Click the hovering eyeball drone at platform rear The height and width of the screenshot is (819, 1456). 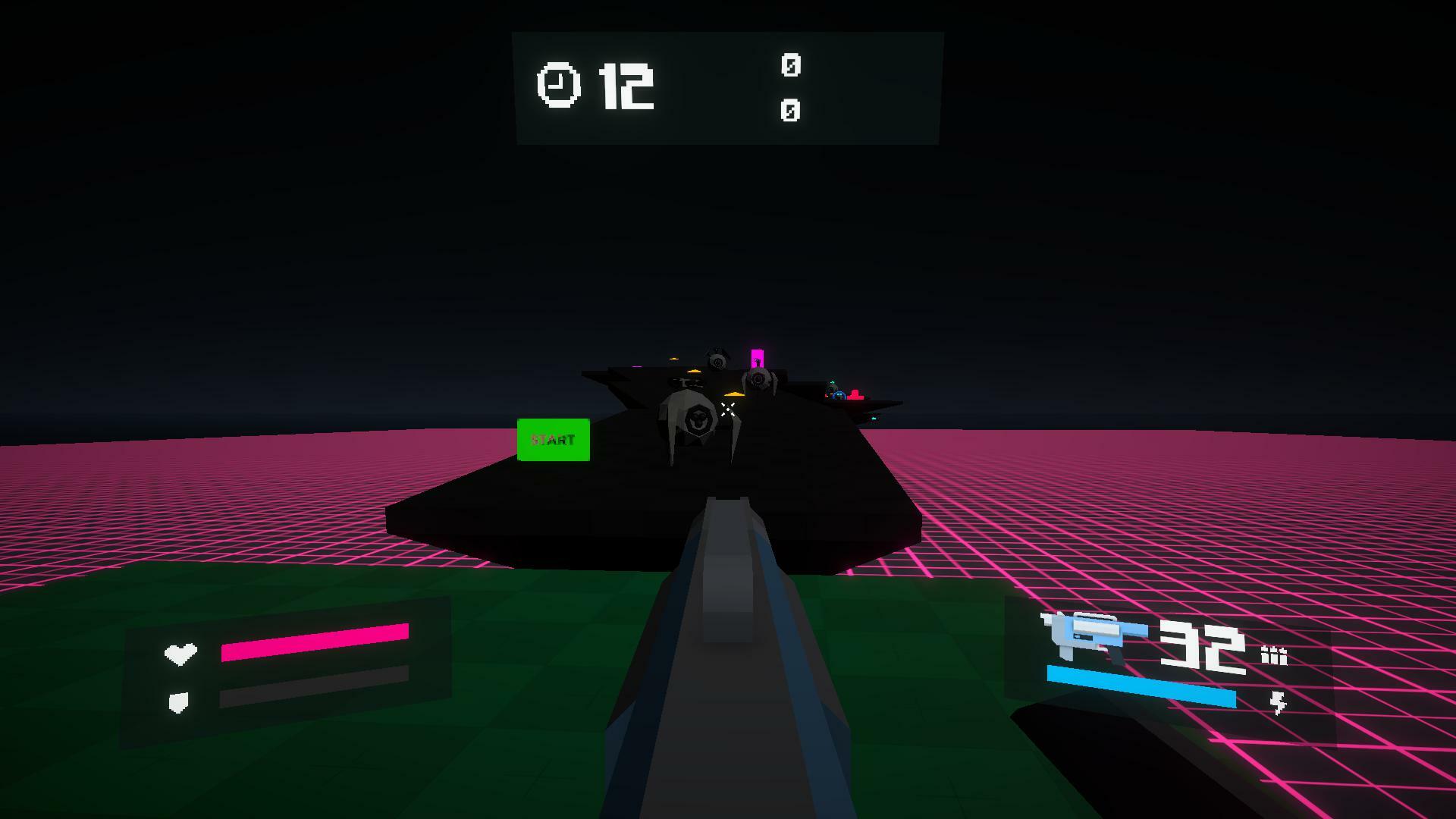[718, 362]
